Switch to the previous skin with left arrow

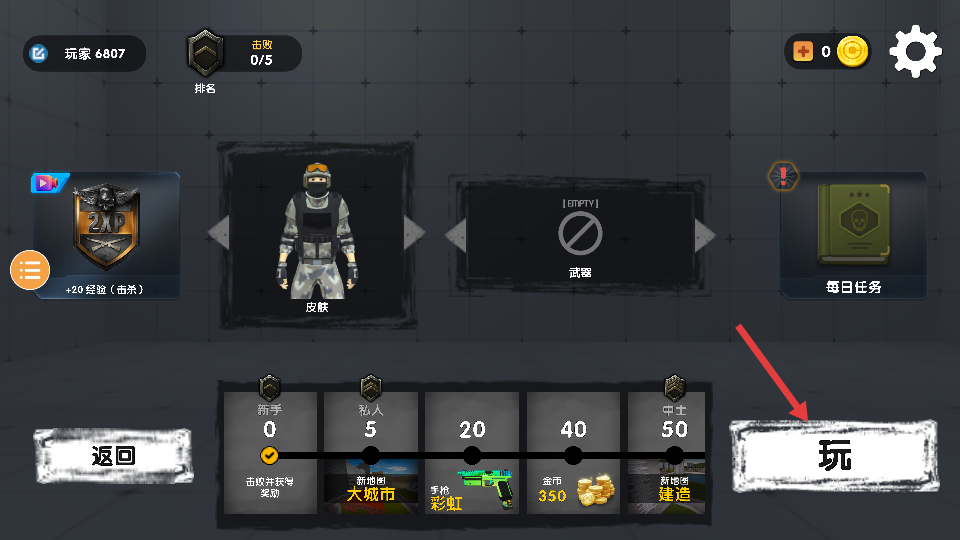pyautogui.click(x=217, y=234)
